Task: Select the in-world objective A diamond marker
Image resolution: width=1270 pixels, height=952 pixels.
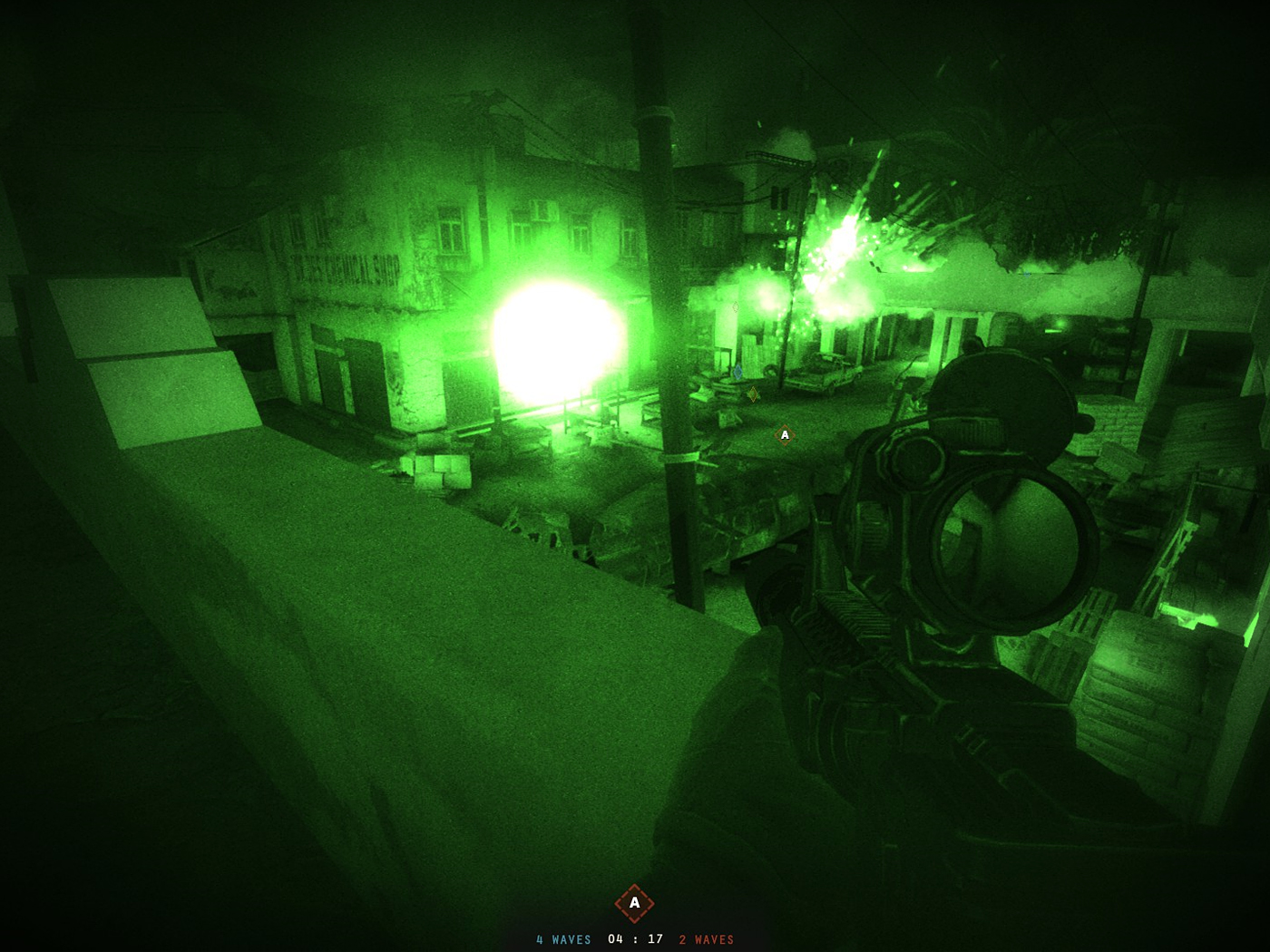Action: click(785, 435)
